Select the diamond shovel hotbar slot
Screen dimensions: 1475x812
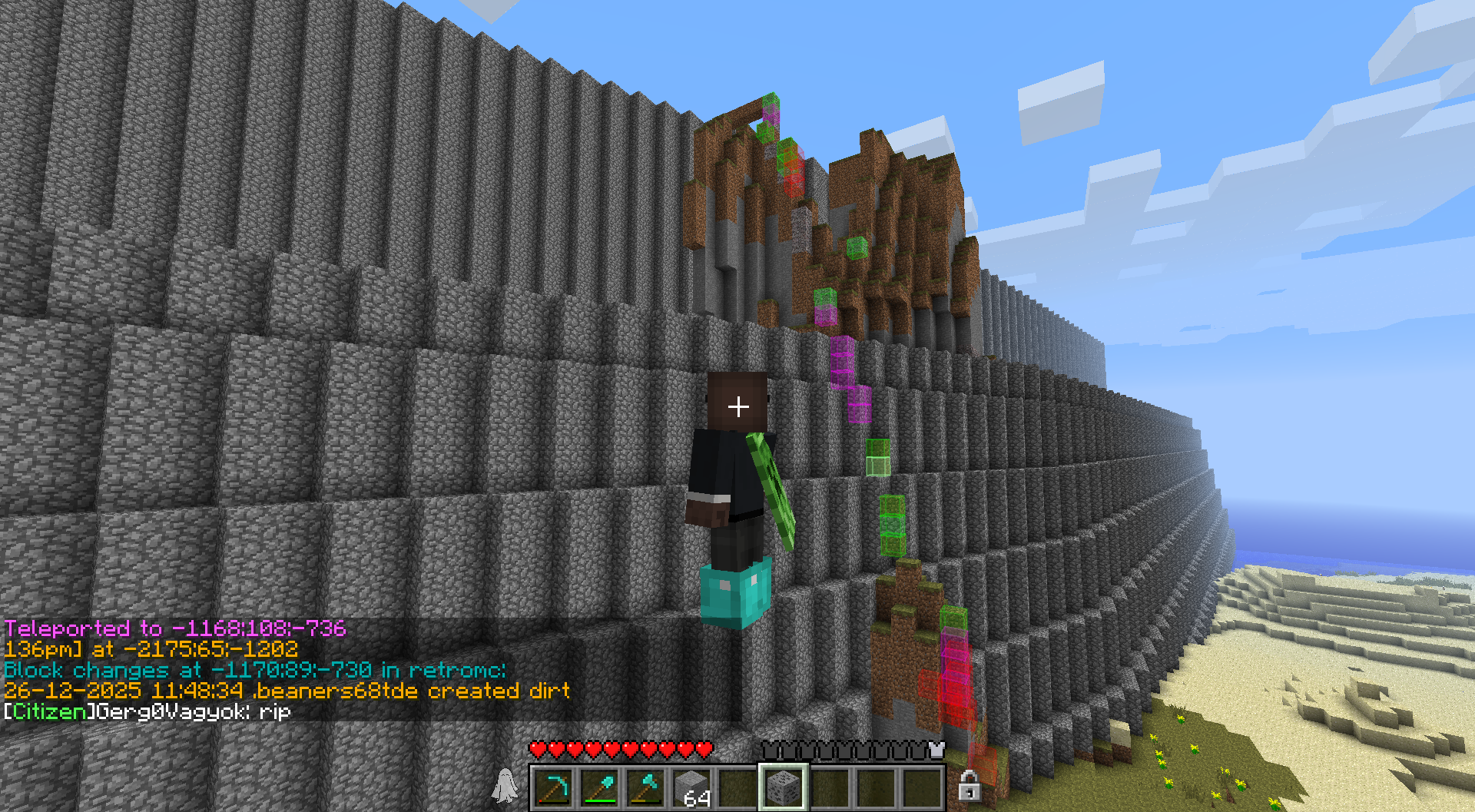599,787
